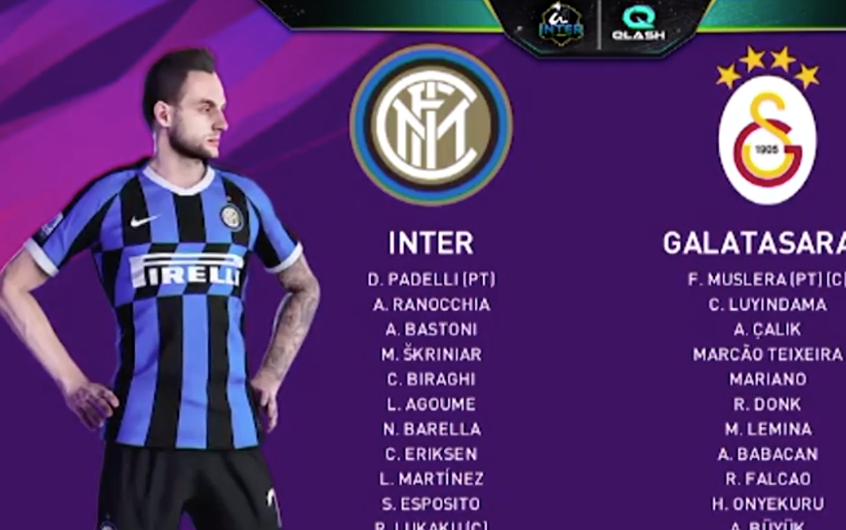Pick Marcão Teixeira from the Galatasaray list

pos(767,354)
